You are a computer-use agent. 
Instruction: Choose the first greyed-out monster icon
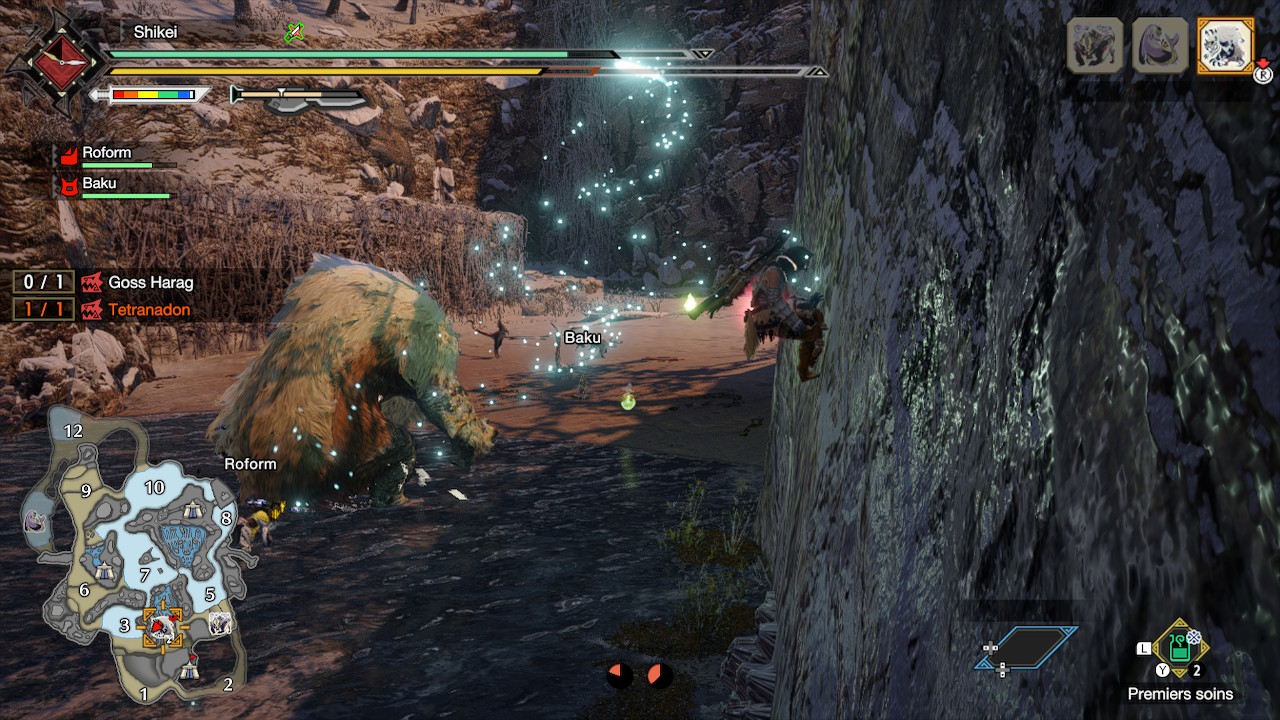pos(1095,45)
